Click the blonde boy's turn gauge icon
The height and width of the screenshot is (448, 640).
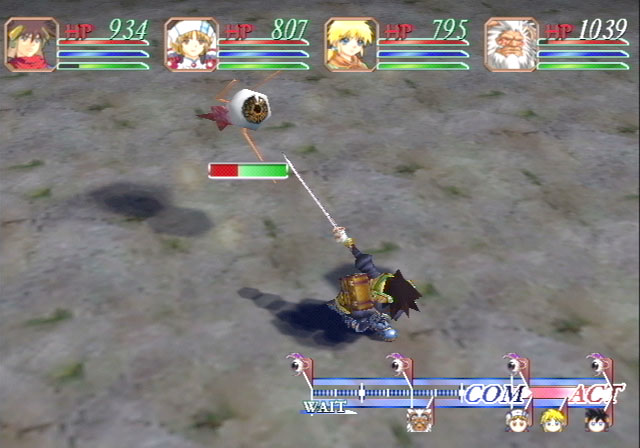tap(552, 419)
